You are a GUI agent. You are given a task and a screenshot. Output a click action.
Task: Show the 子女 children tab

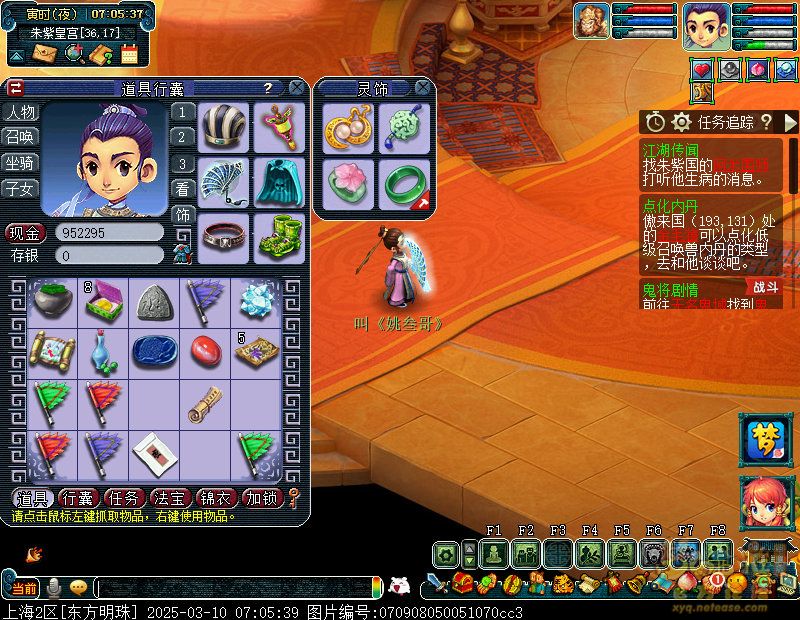20,187
